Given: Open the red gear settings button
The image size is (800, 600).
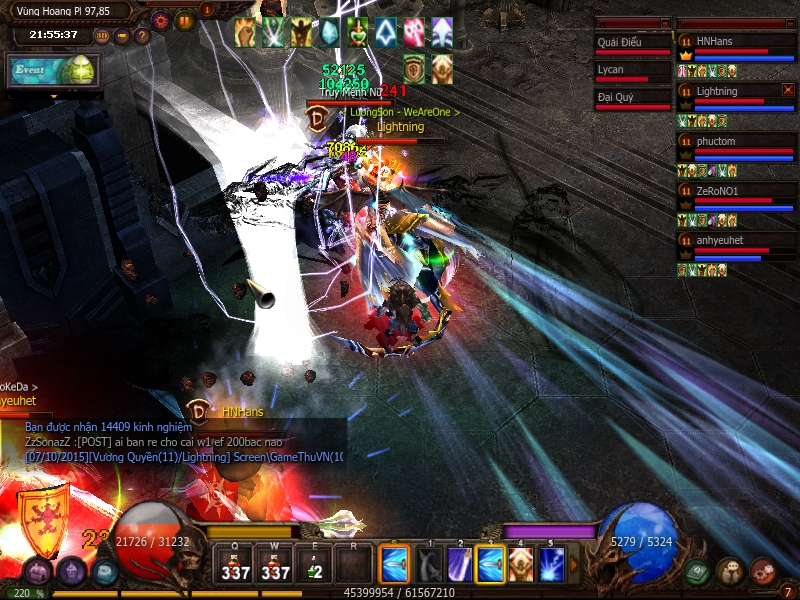Looking at the screenshot, I should [160, 20].
